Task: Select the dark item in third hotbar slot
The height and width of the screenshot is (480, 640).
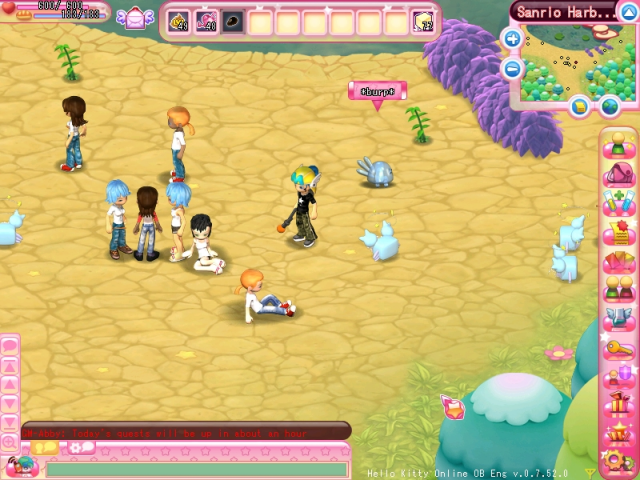Action: (233, 21)
